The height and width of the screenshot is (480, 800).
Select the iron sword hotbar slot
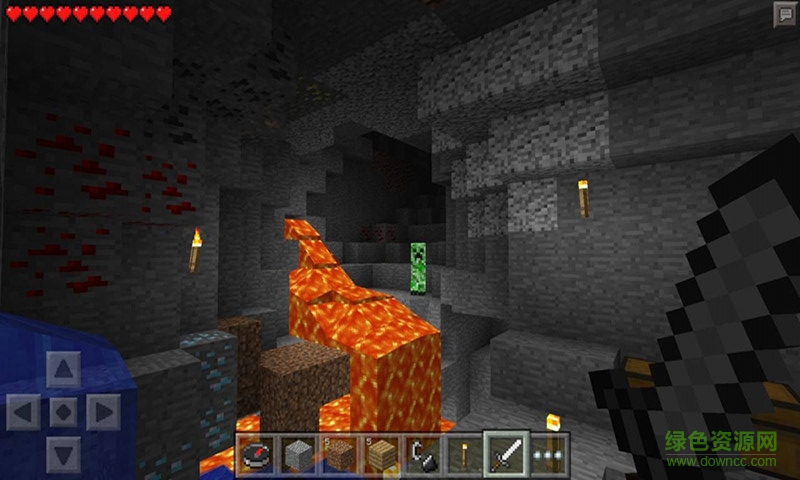pyautogui.click(x=502, y=454)
